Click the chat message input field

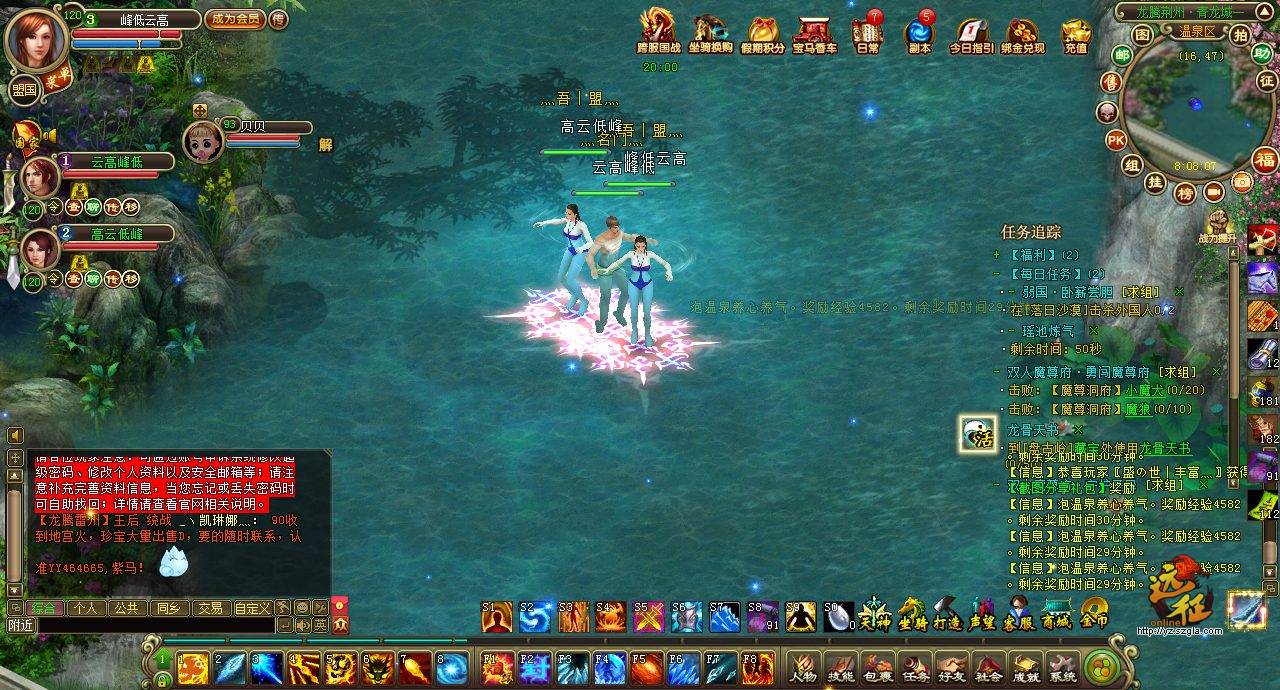[150, 625]
